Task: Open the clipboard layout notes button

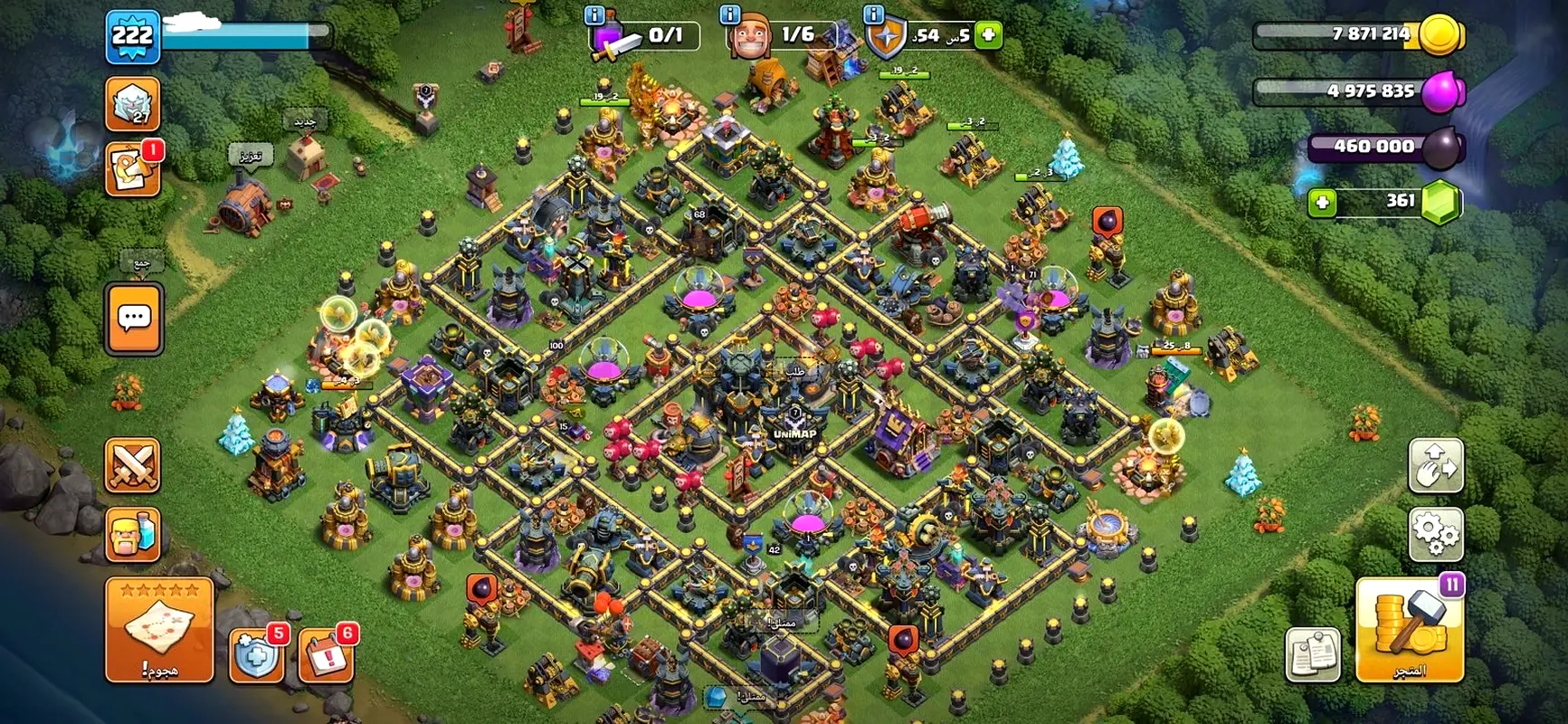Action: [x=1313, y=654]
